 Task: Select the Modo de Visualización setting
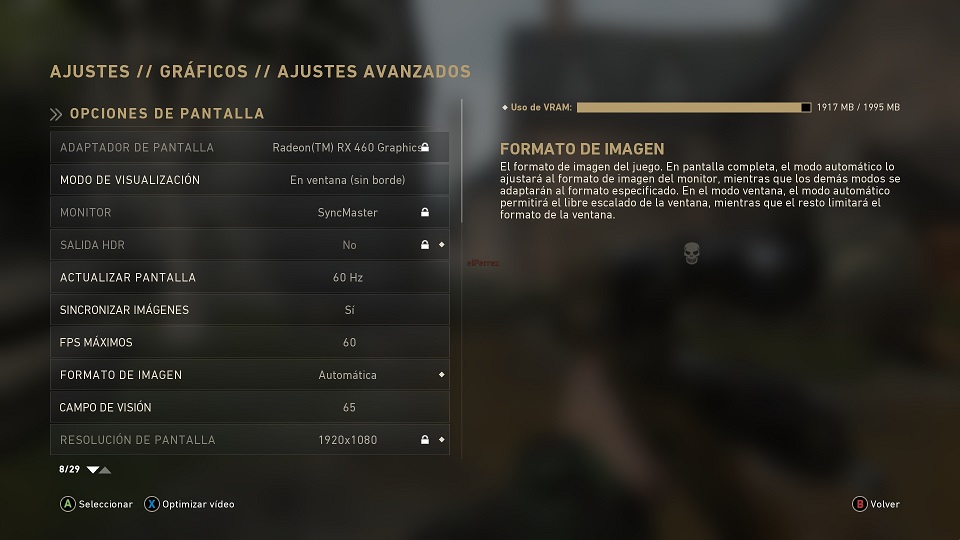coord(249,180)
